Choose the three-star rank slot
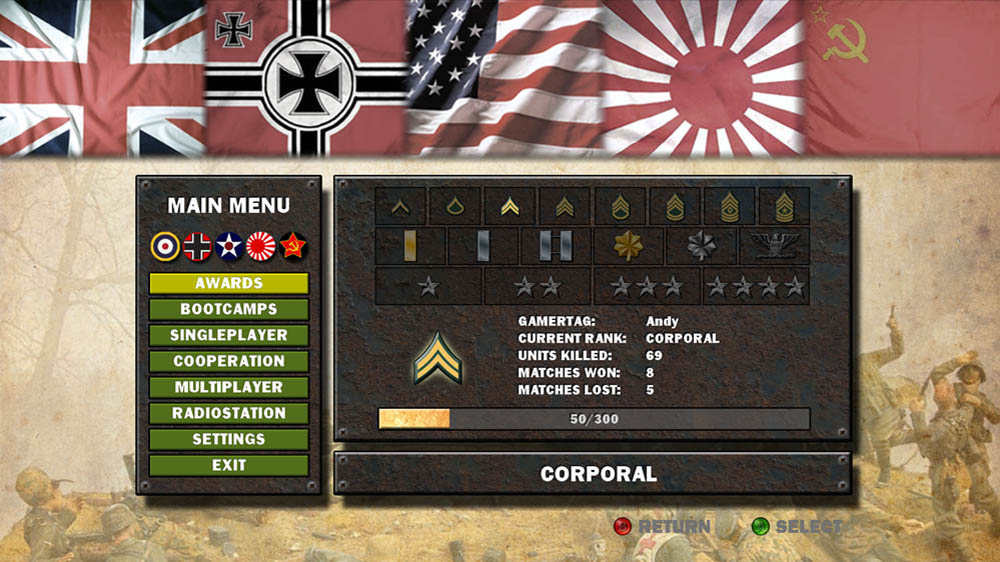Screen dimensions: 1000x562 pyautogui.click(x=647, y=287)
